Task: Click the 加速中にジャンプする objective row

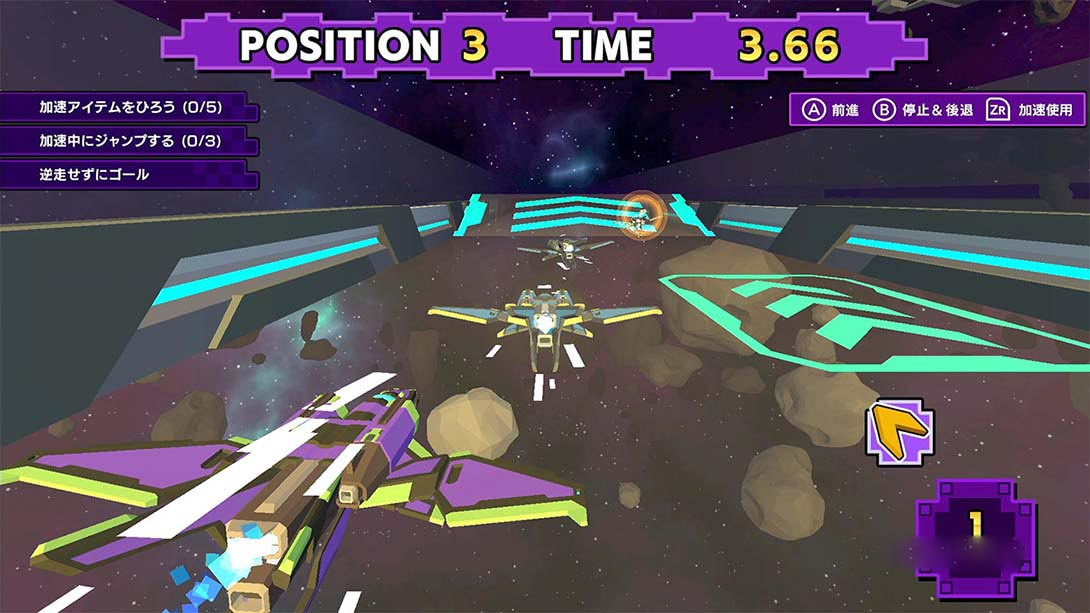Action: [x=130, y=141]
